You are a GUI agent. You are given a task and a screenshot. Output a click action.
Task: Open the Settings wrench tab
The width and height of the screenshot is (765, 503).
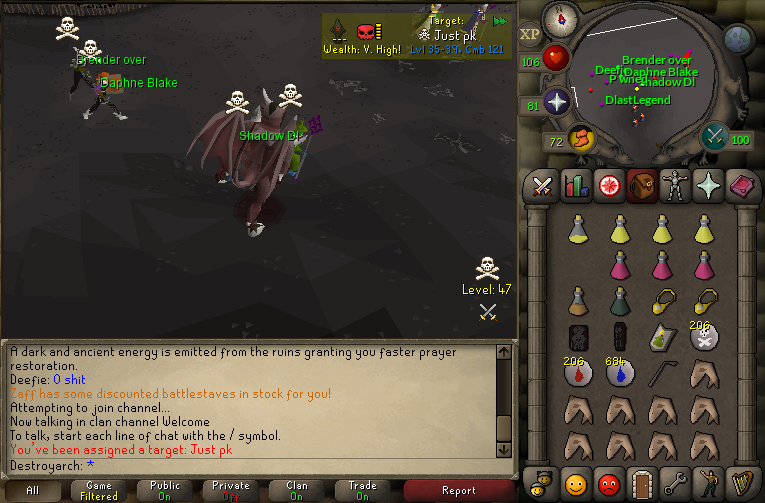pos(677,485)
